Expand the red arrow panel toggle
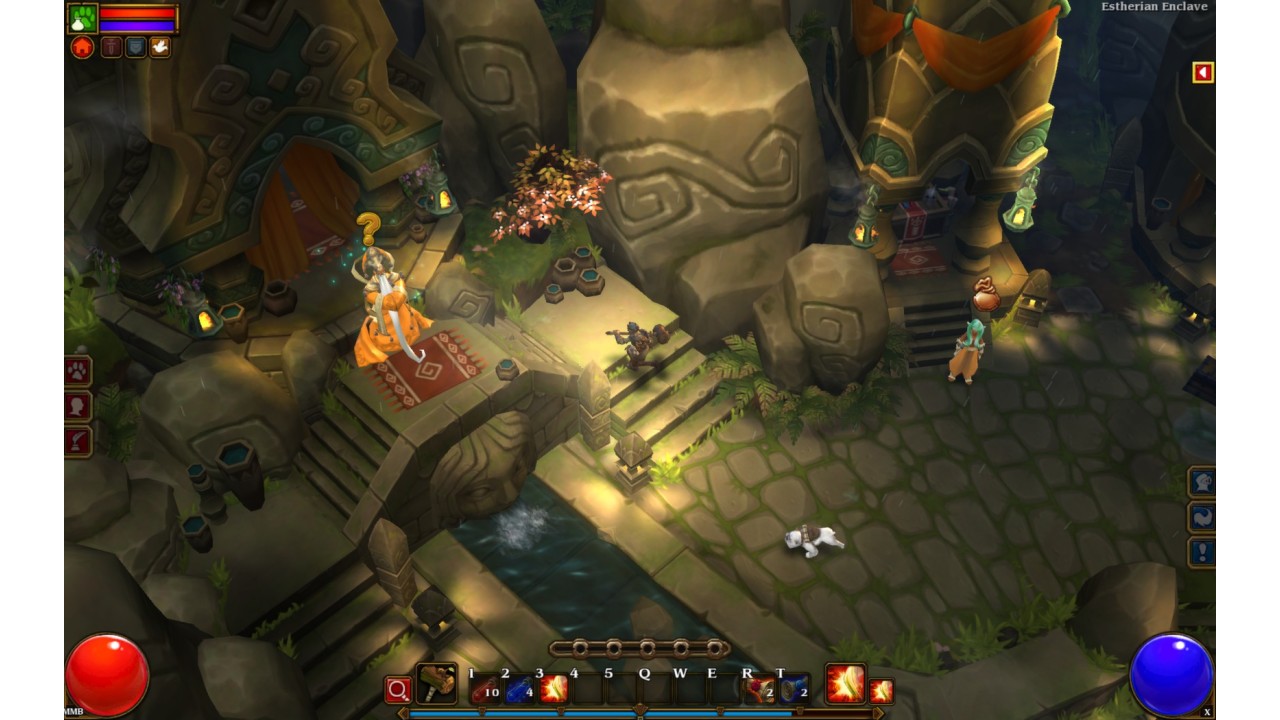 point(1202,72)
